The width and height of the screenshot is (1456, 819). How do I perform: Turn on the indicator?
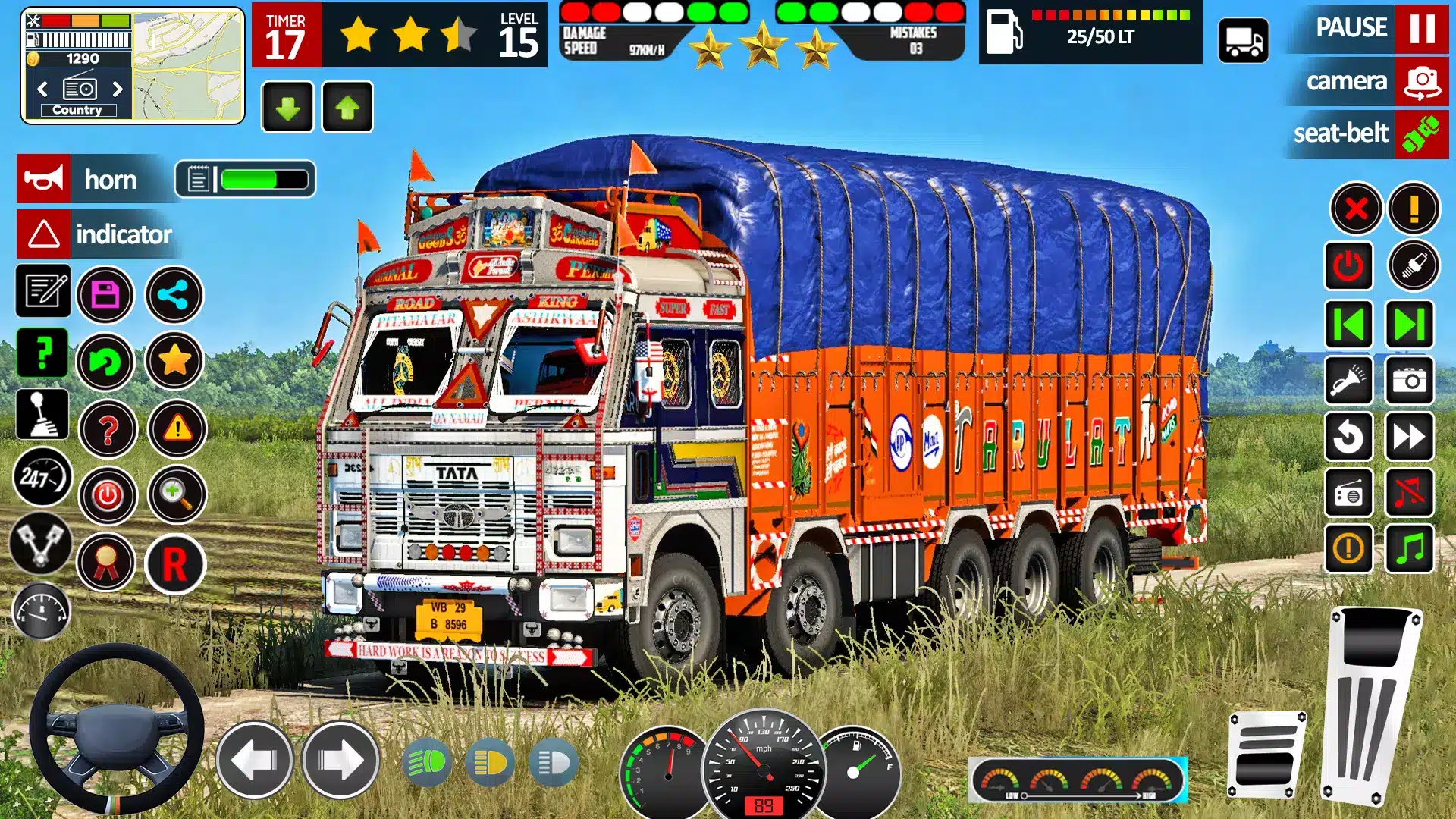click(44, 234)
